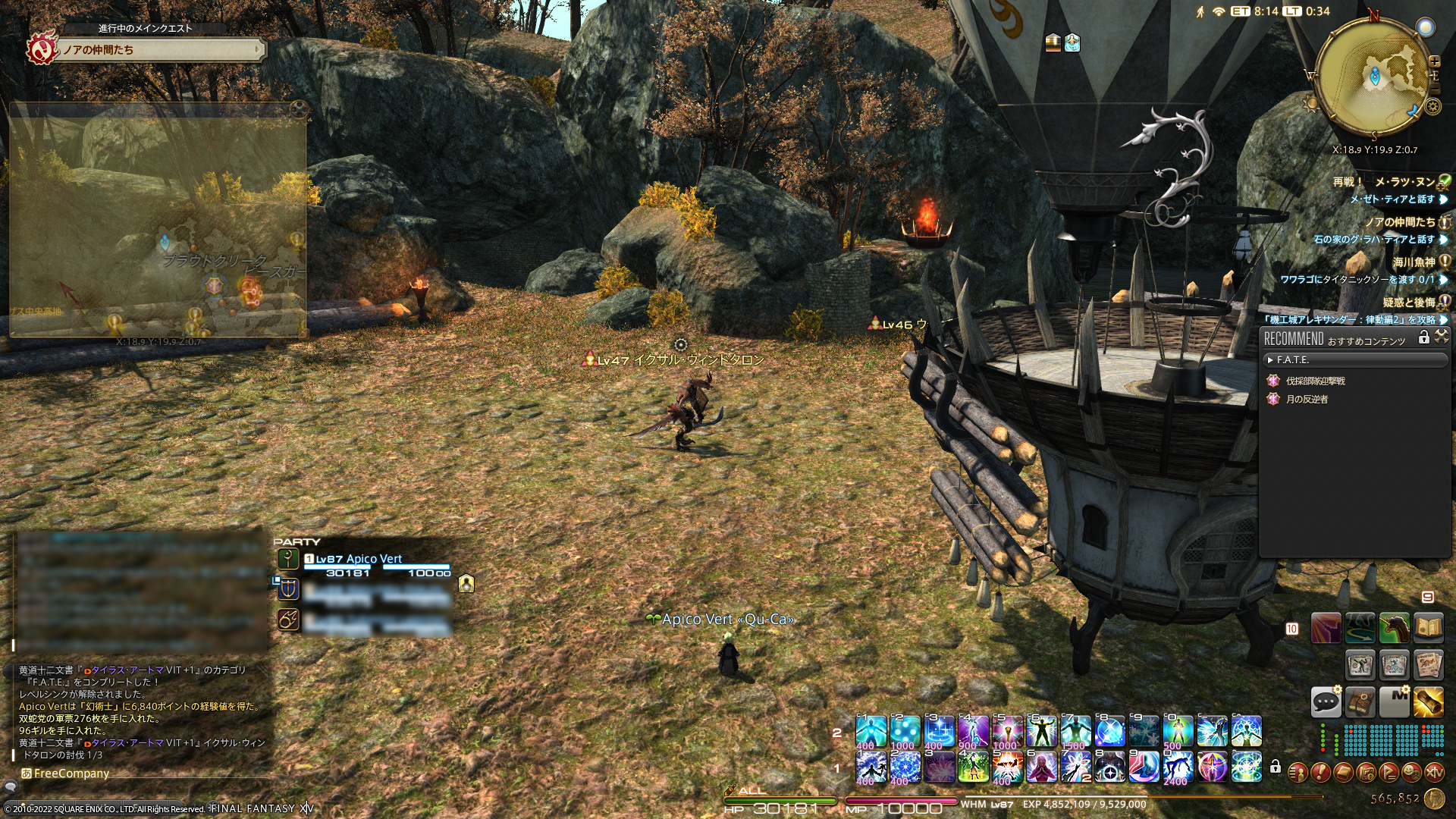The width and height of the screenshot is (1456, 819).
Task: Choose 伐採部隊迎撃戦 in recommended content
Action: [x=1315, y=381]
